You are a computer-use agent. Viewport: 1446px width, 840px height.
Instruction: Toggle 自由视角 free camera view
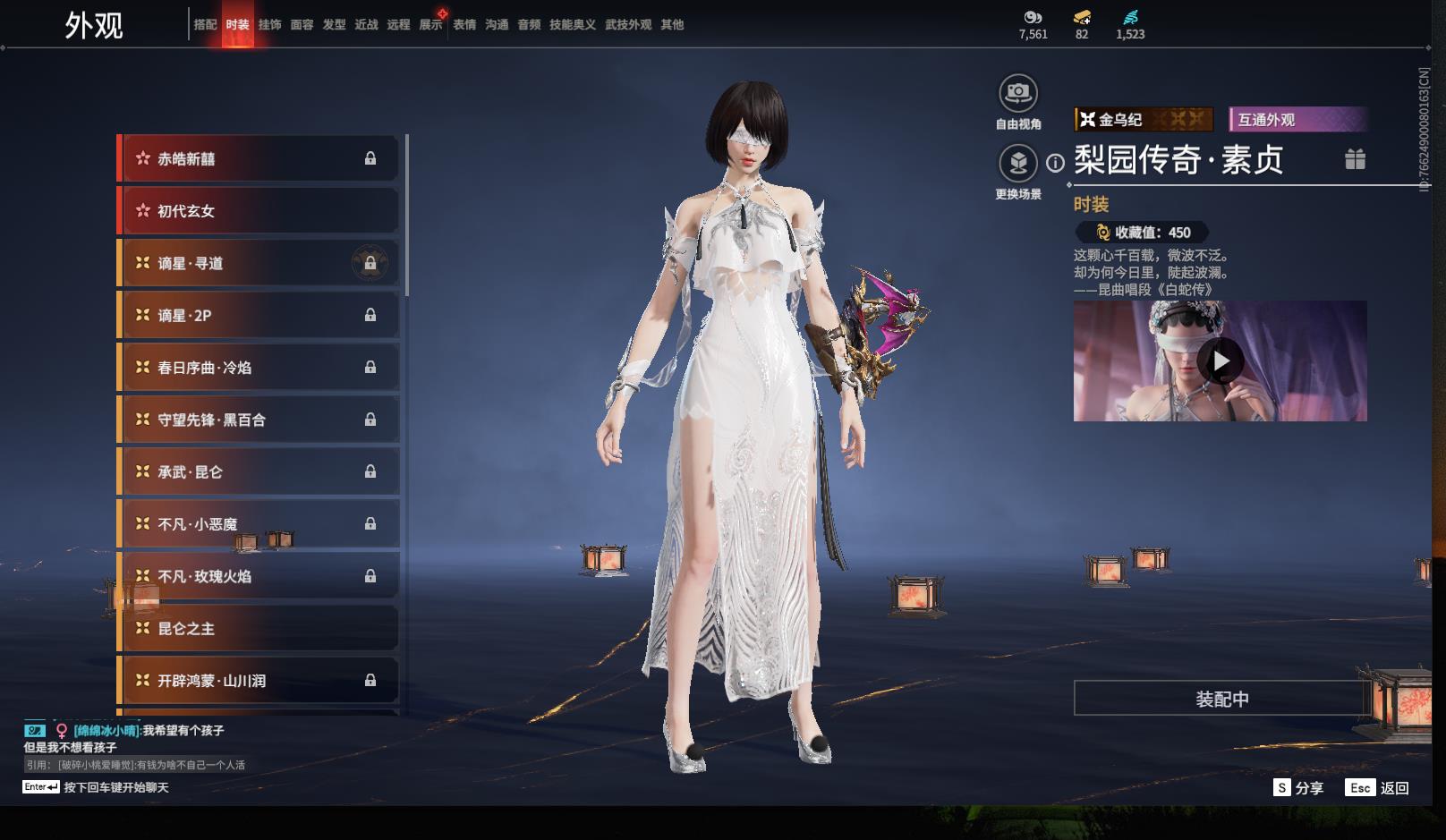click(x=1018, y=93)
